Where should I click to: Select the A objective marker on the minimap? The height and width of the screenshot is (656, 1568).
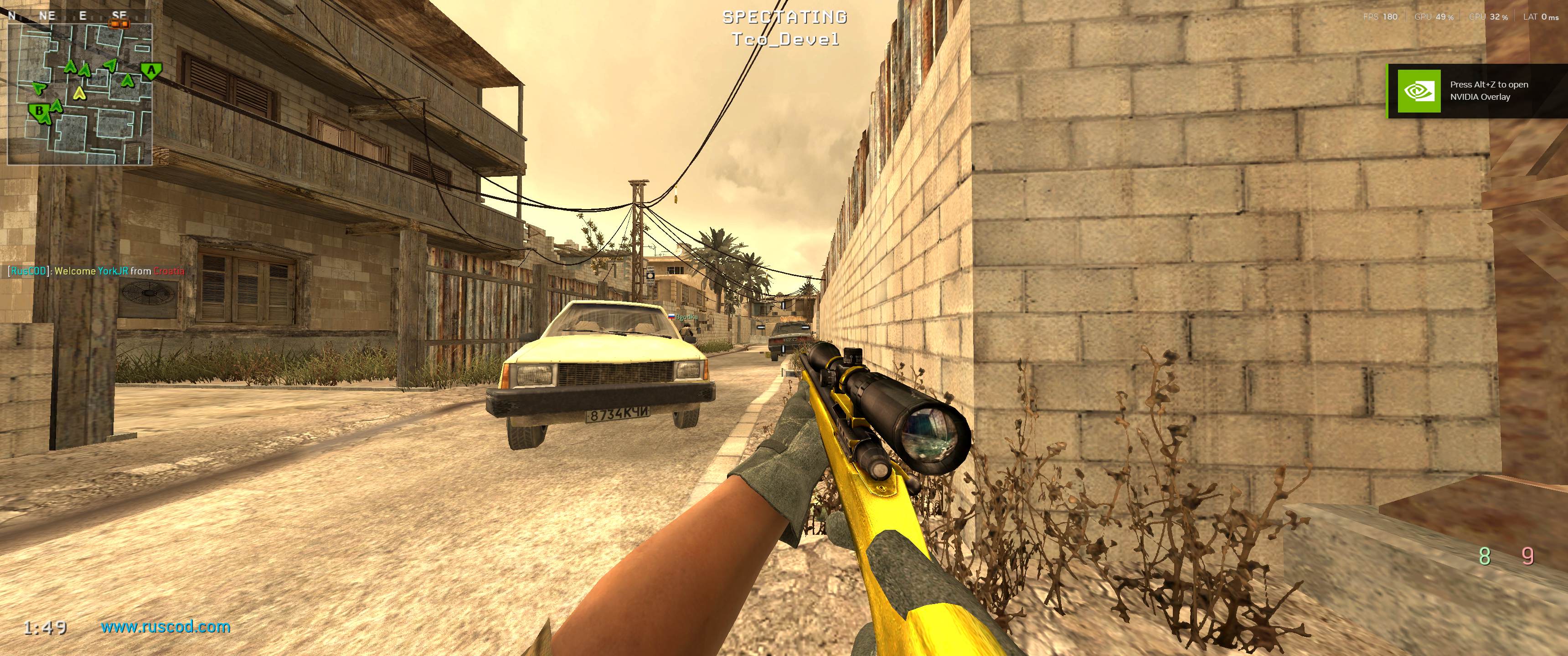click(x=151, y=71)
